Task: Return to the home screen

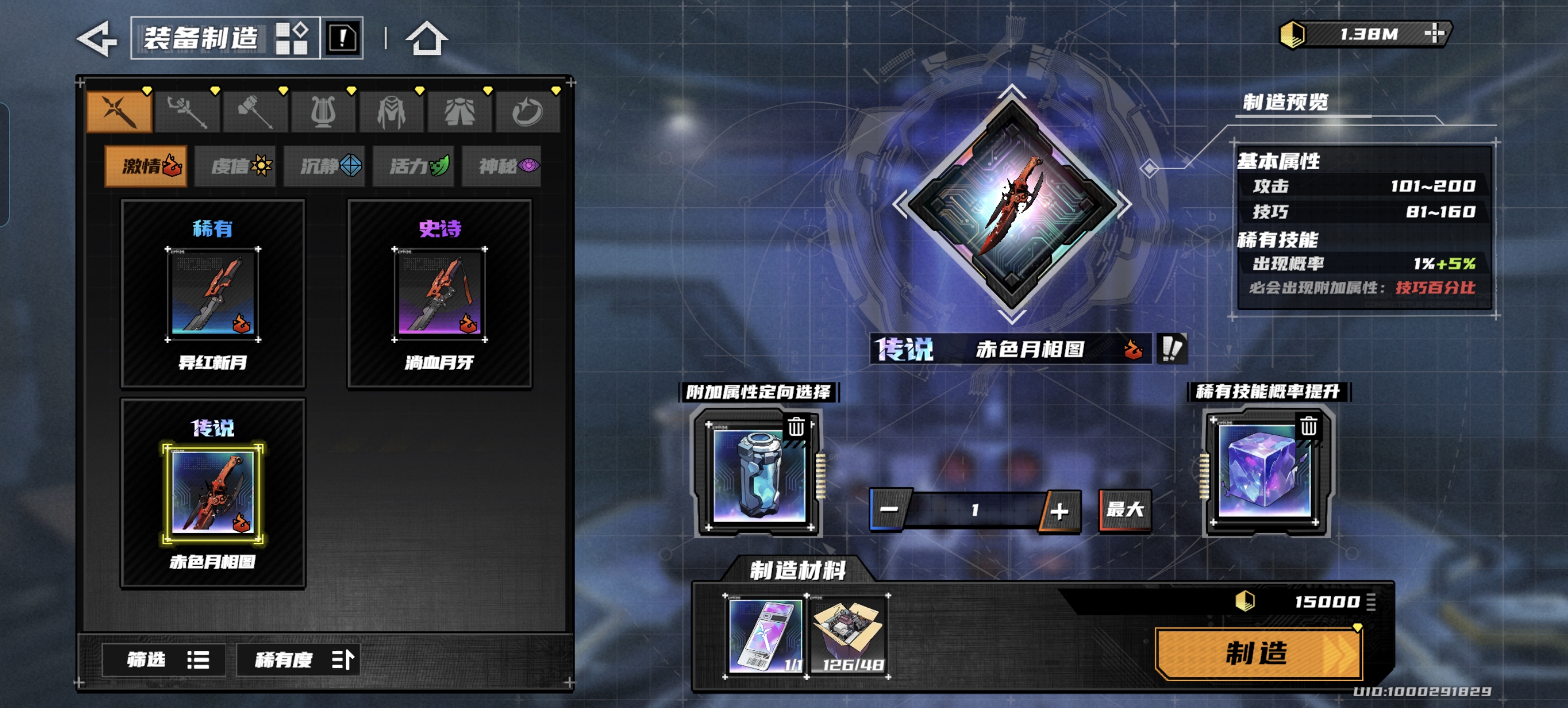Action: coord(426,38)
